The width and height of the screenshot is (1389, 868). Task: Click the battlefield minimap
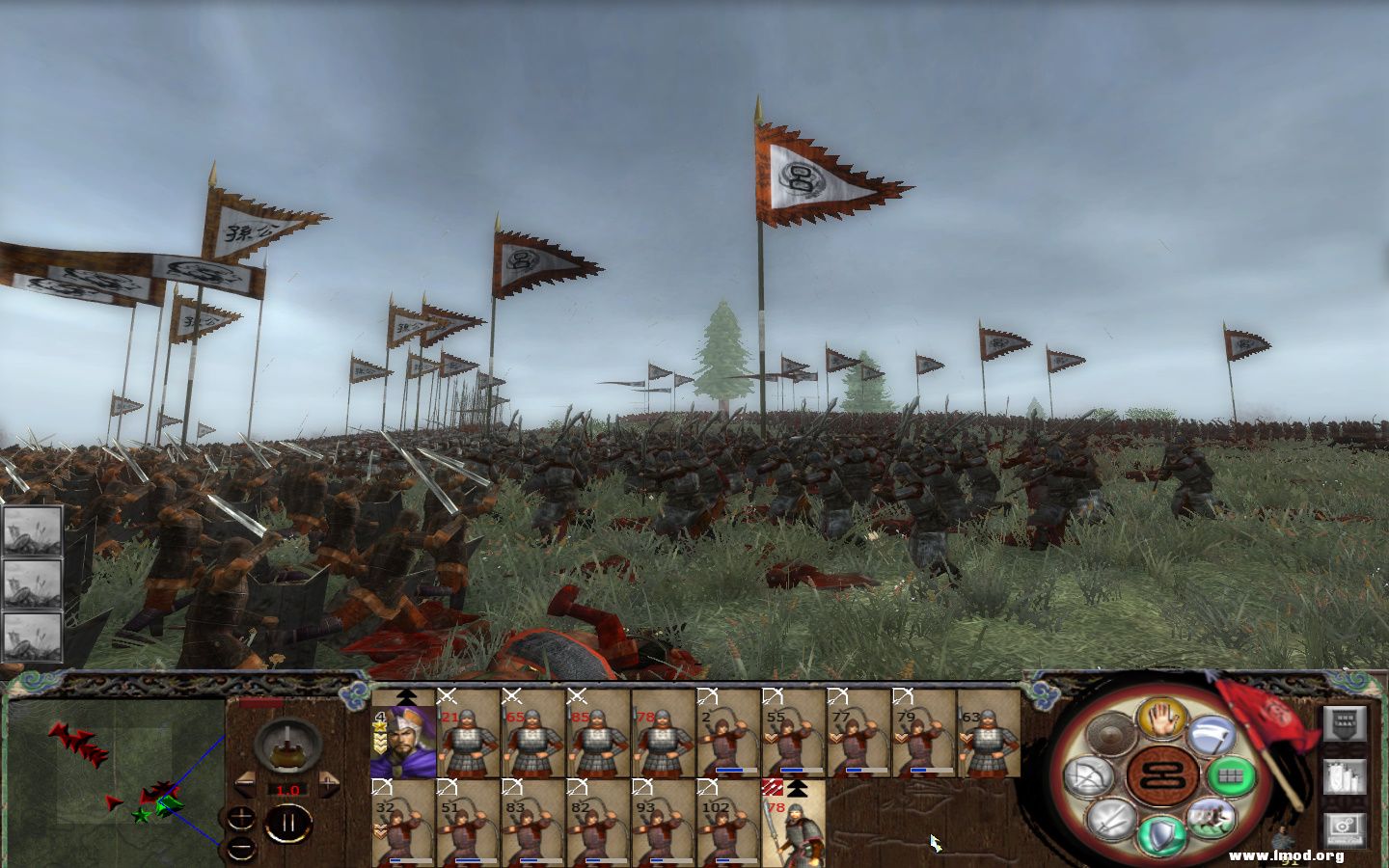pyautogui.click(x=114, y=772)
